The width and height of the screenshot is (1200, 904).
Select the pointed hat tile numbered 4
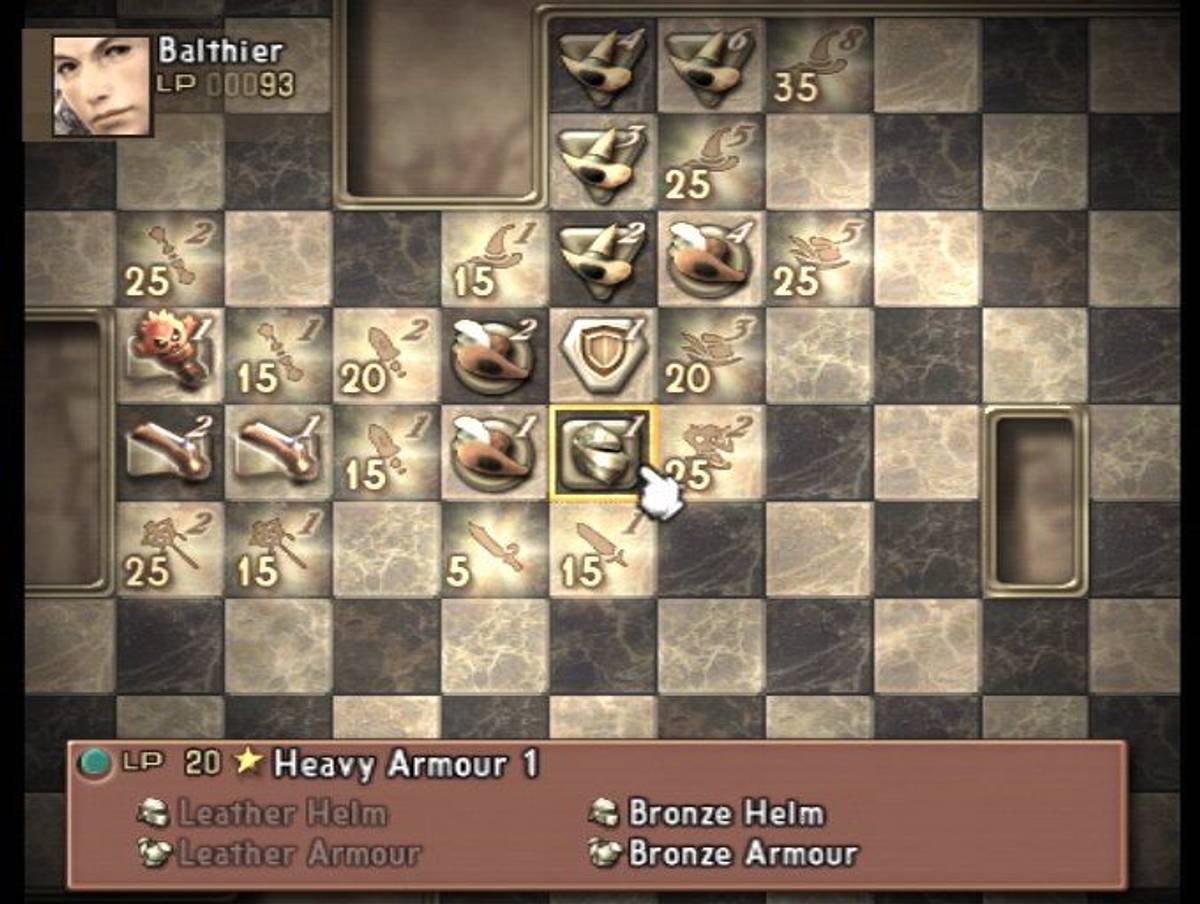click(600, 65)
